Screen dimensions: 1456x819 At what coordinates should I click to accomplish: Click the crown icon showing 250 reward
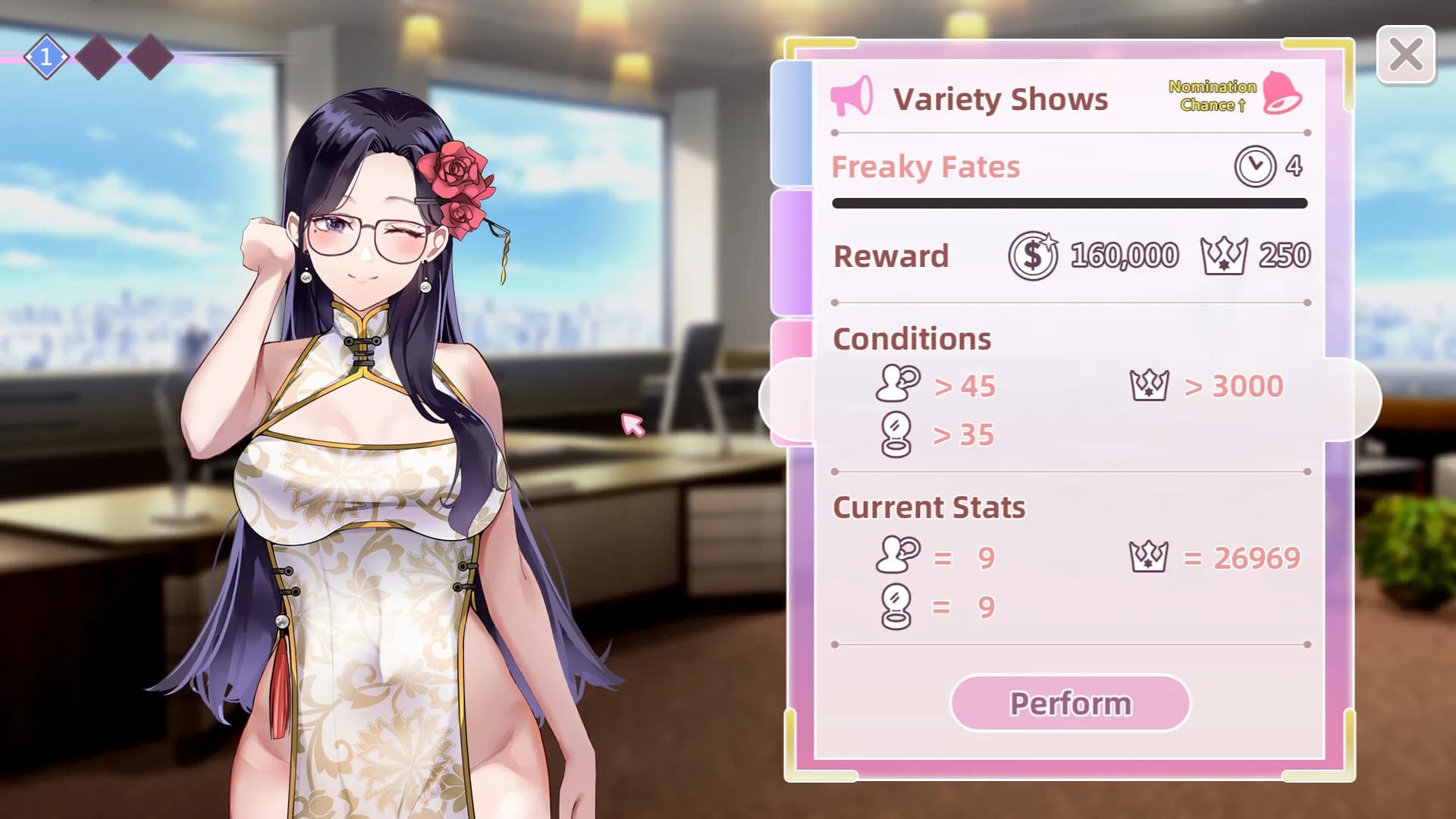tap(1222, 255)
